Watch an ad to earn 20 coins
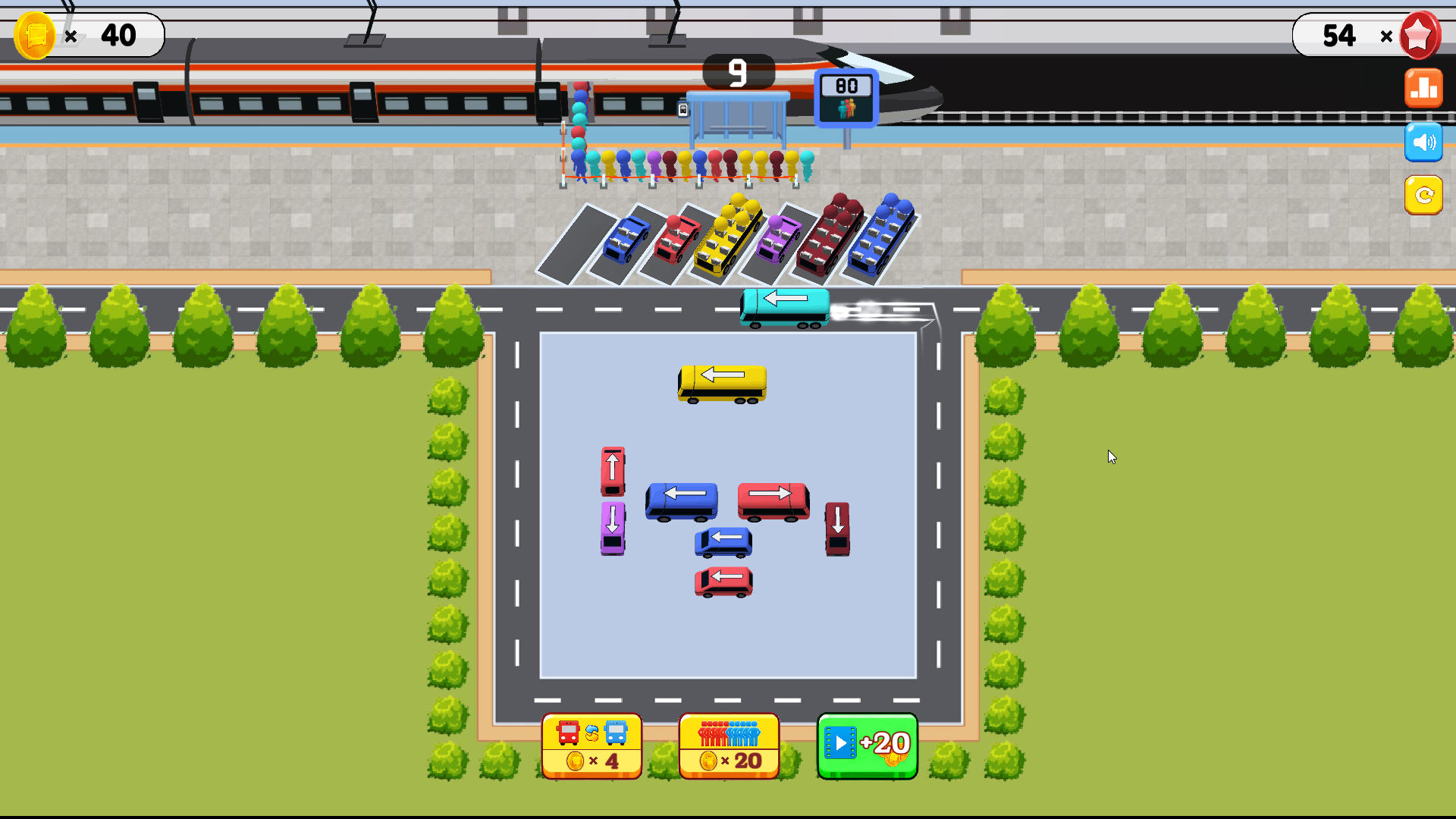Image resolution: width=1456 pixels, height=819 pixels. pos(867,745)
